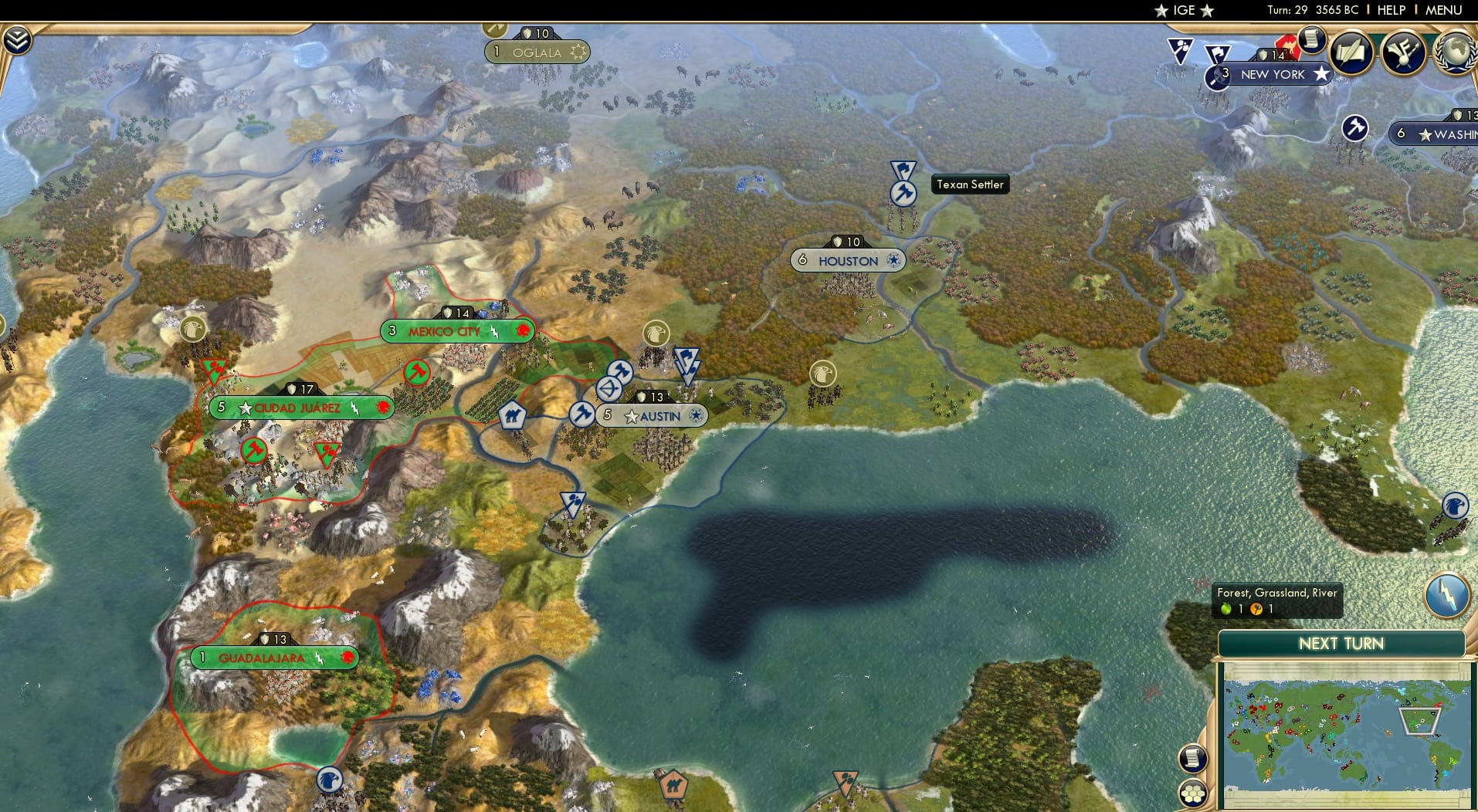The image size is (1478, 812).
Task: Select the green worker icon near Ciudad Juarez
Action: tap(256, 449)
